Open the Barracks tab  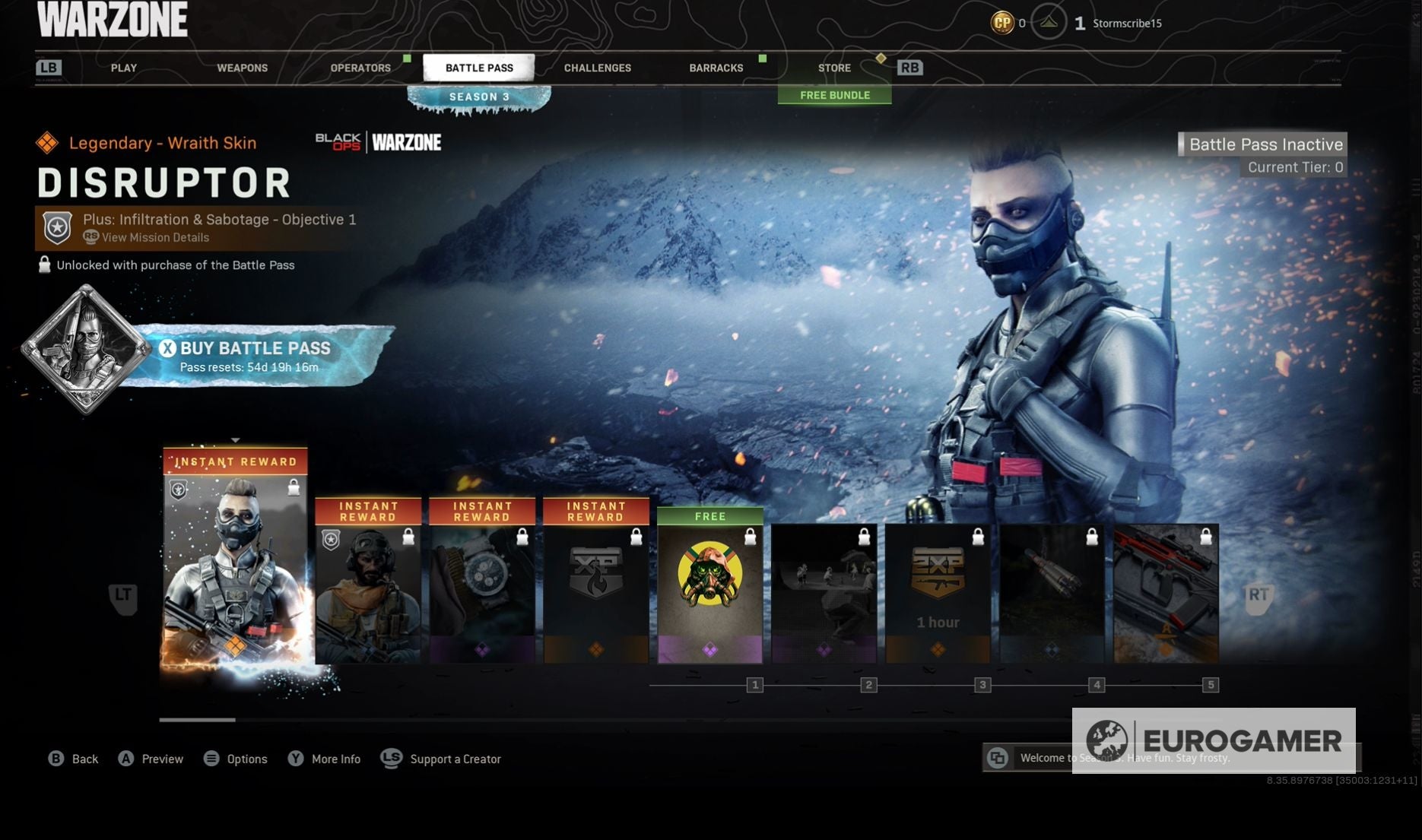(716, 68)
